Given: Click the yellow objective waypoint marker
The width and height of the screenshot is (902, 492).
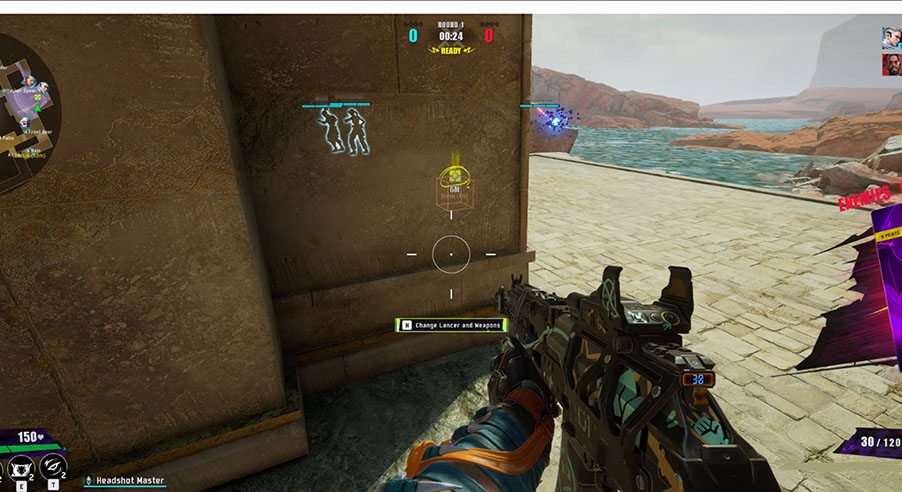Looking at the screenshot, I should click(453, 188).
